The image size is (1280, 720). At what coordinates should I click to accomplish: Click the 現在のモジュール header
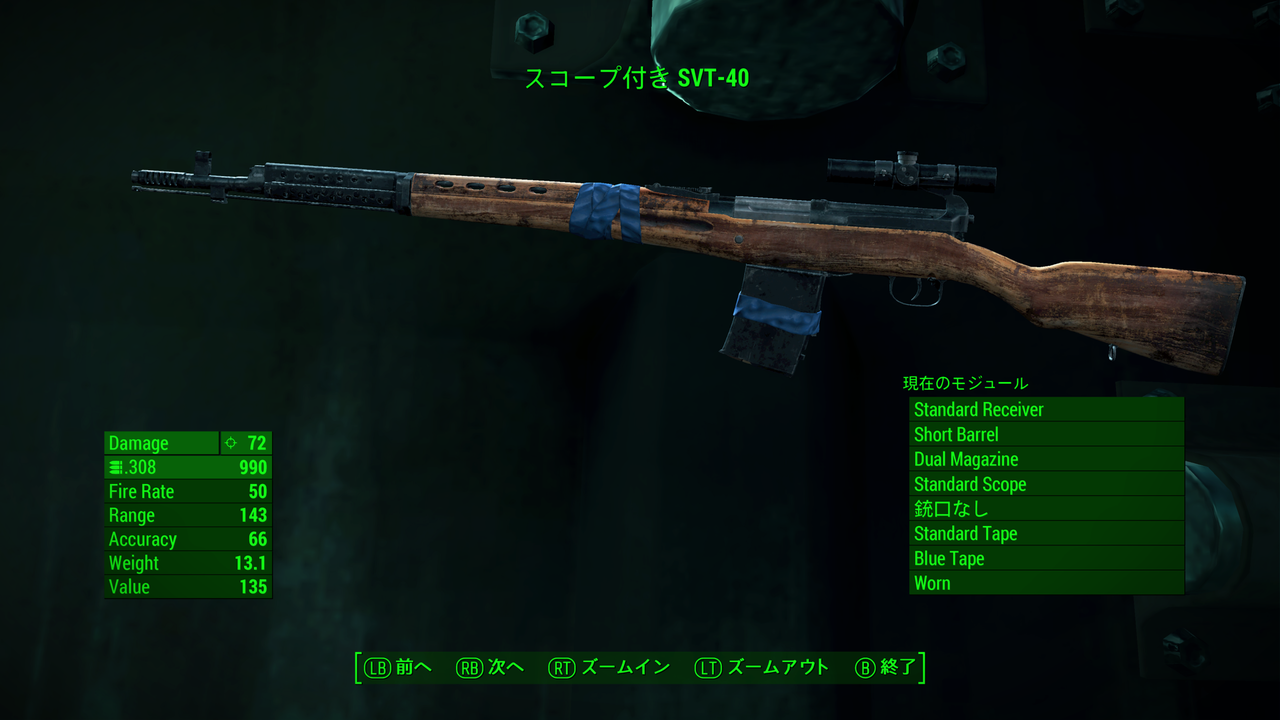tap(963, 383)
